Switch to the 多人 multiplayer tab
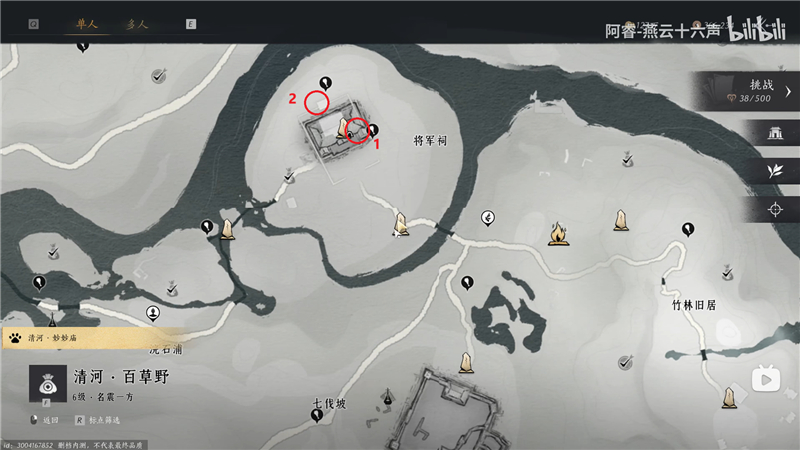Screen dimensions: 800x450 click(x=139, y=22)
